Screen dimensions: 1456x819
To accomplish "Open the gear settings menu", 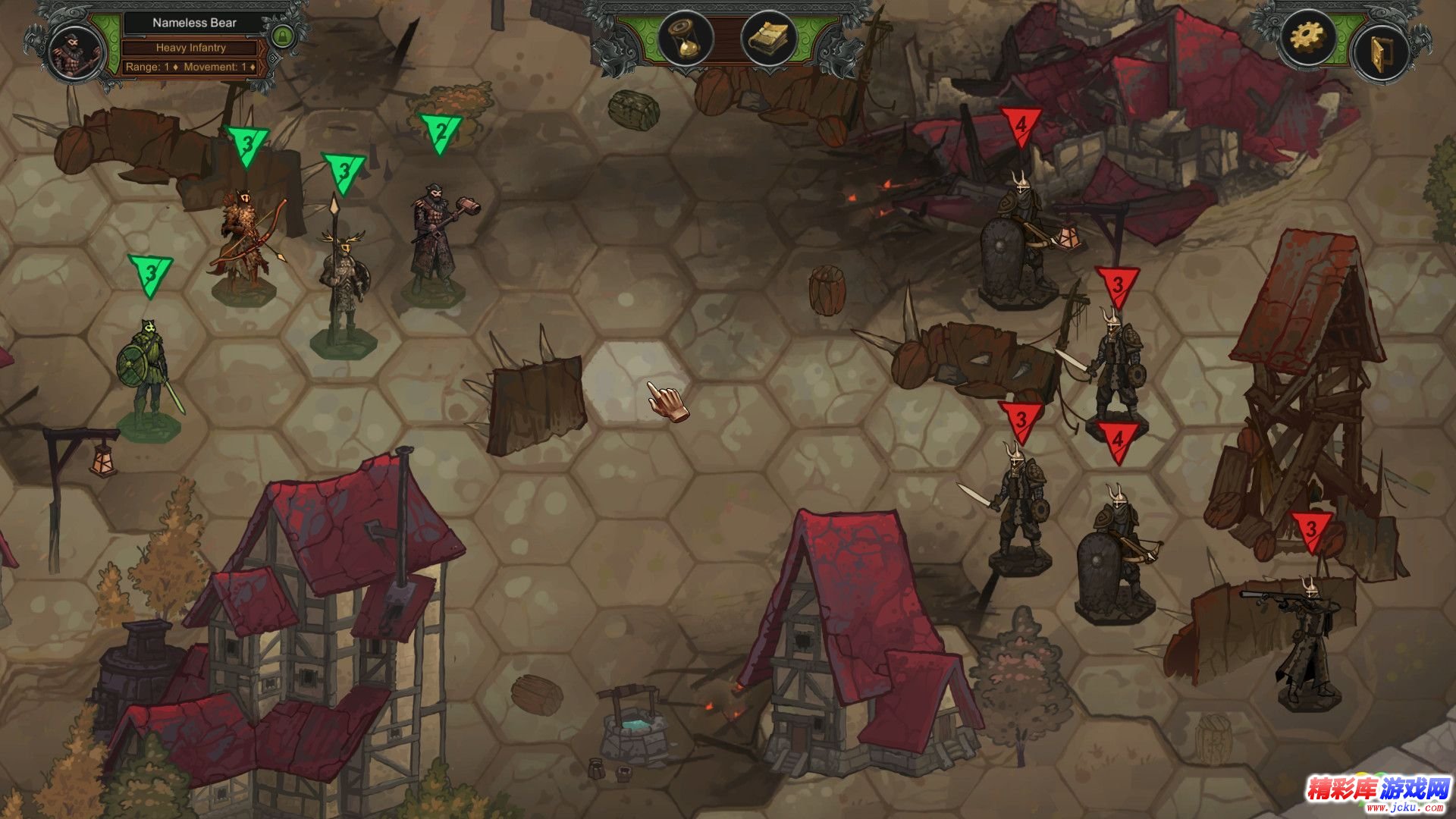I will (x=1307, y=36).
